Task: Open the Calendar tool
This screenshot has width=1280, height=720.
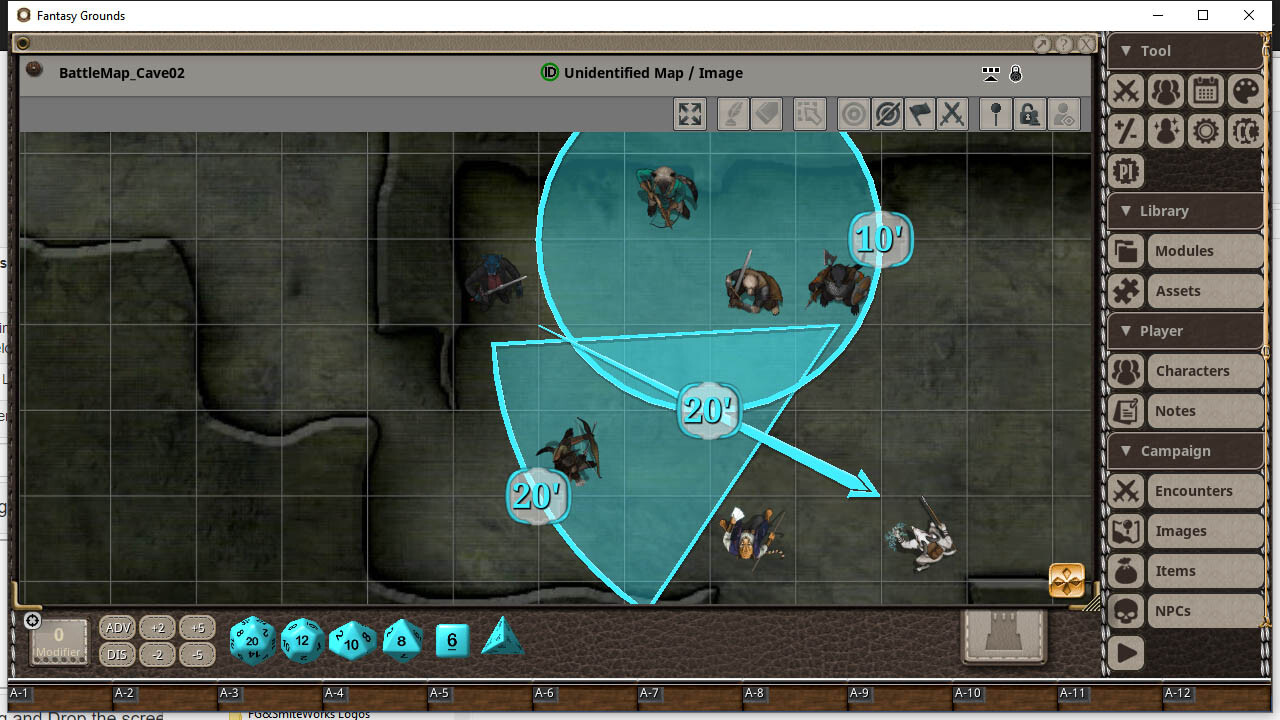Action: coord(1205,91)
